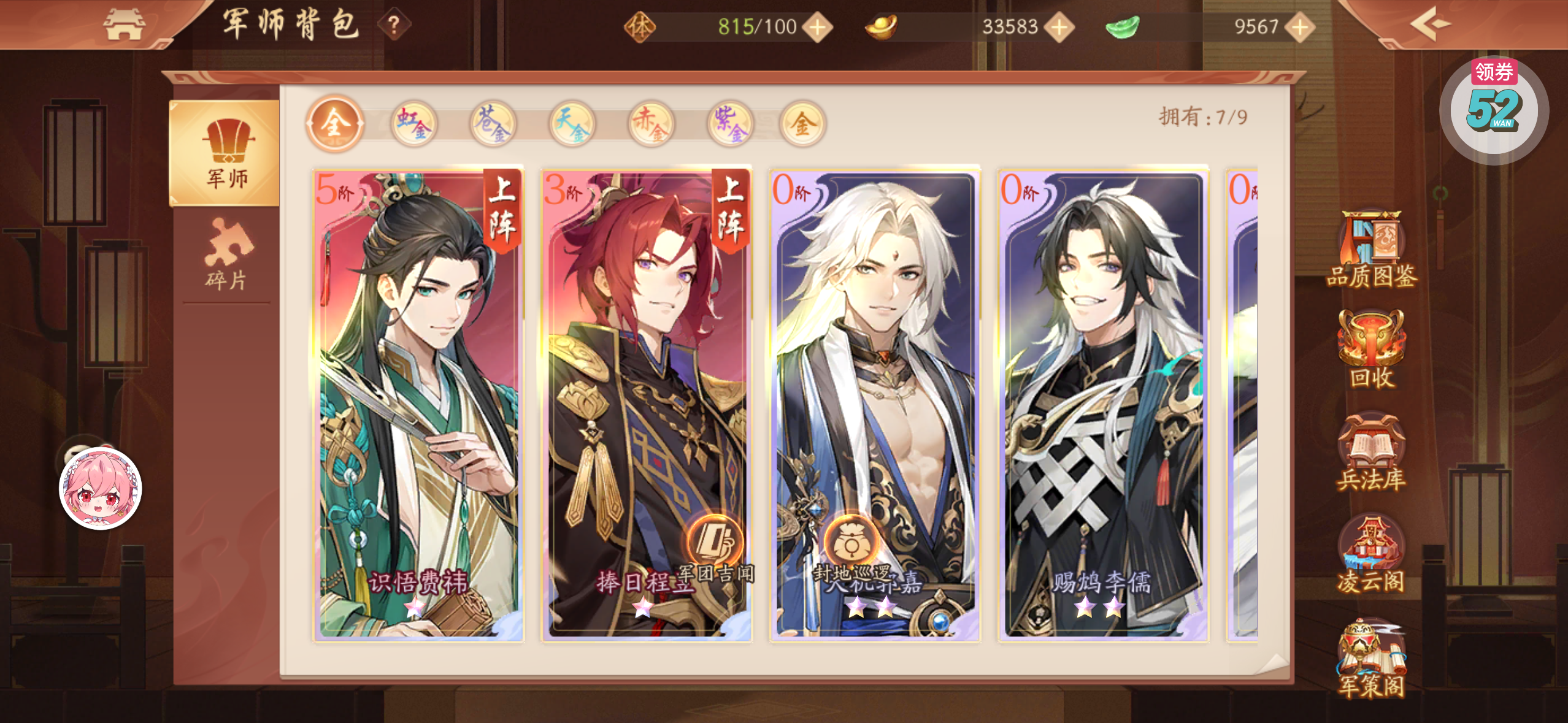Choose the 赐鸩李儒 strategist card
This screenshot has height=723, width=1568.
pyautogui.click(x=1103, y=405)
